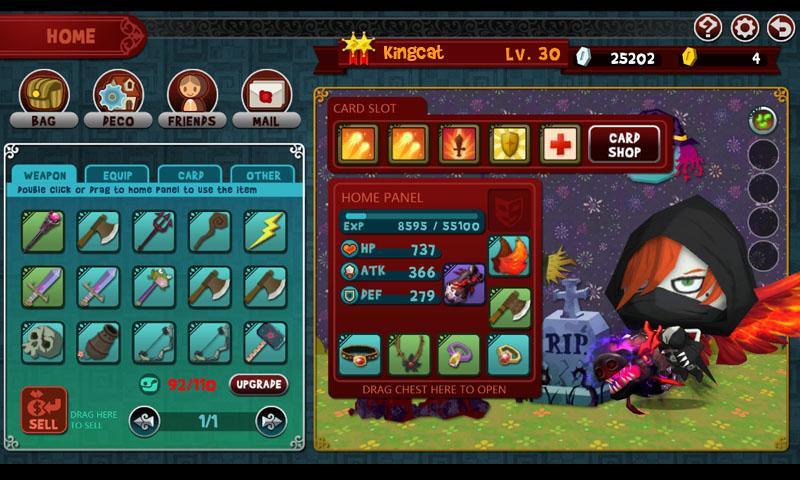Select the red cross heal card
The width and height of the screenshot is (800, 480).
click(x=560, y=144)
